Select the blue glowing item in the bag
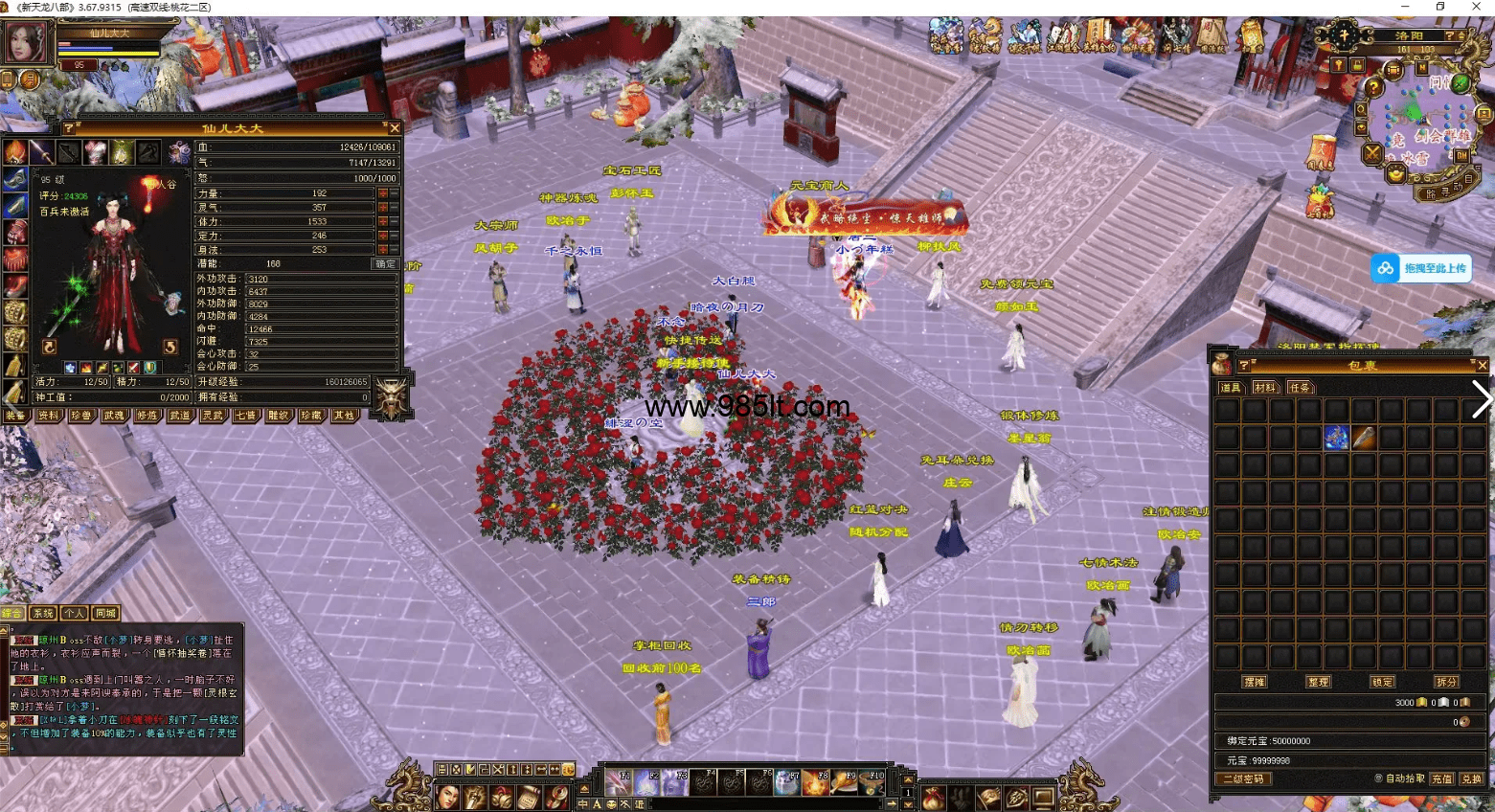Viewport: 1495px width, 812px height. tap(1336, 438)
